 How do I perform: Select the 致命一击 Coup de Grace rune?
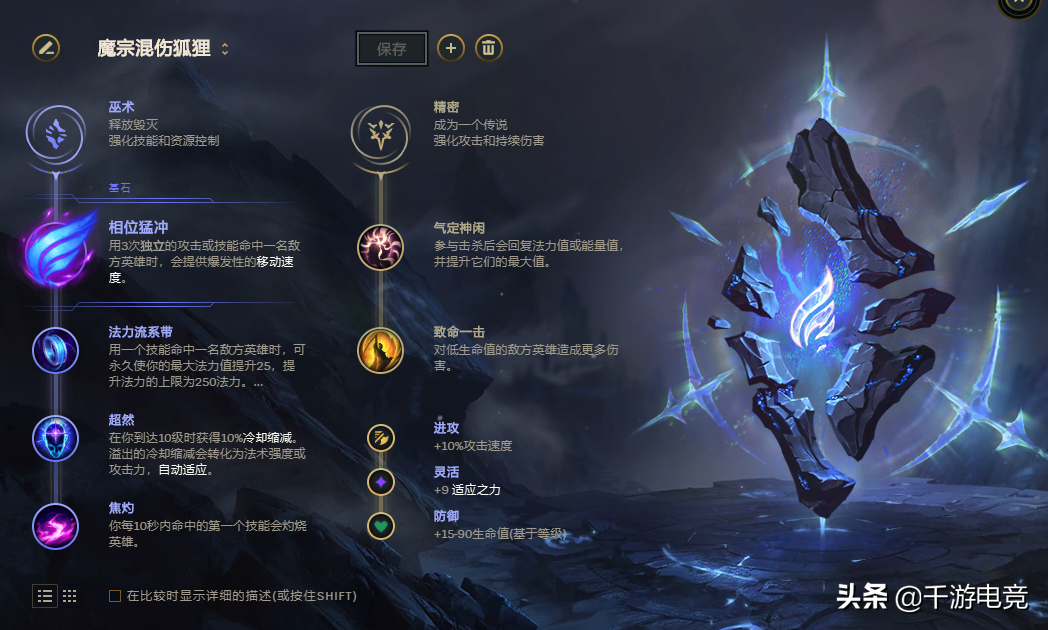(380, 350)
